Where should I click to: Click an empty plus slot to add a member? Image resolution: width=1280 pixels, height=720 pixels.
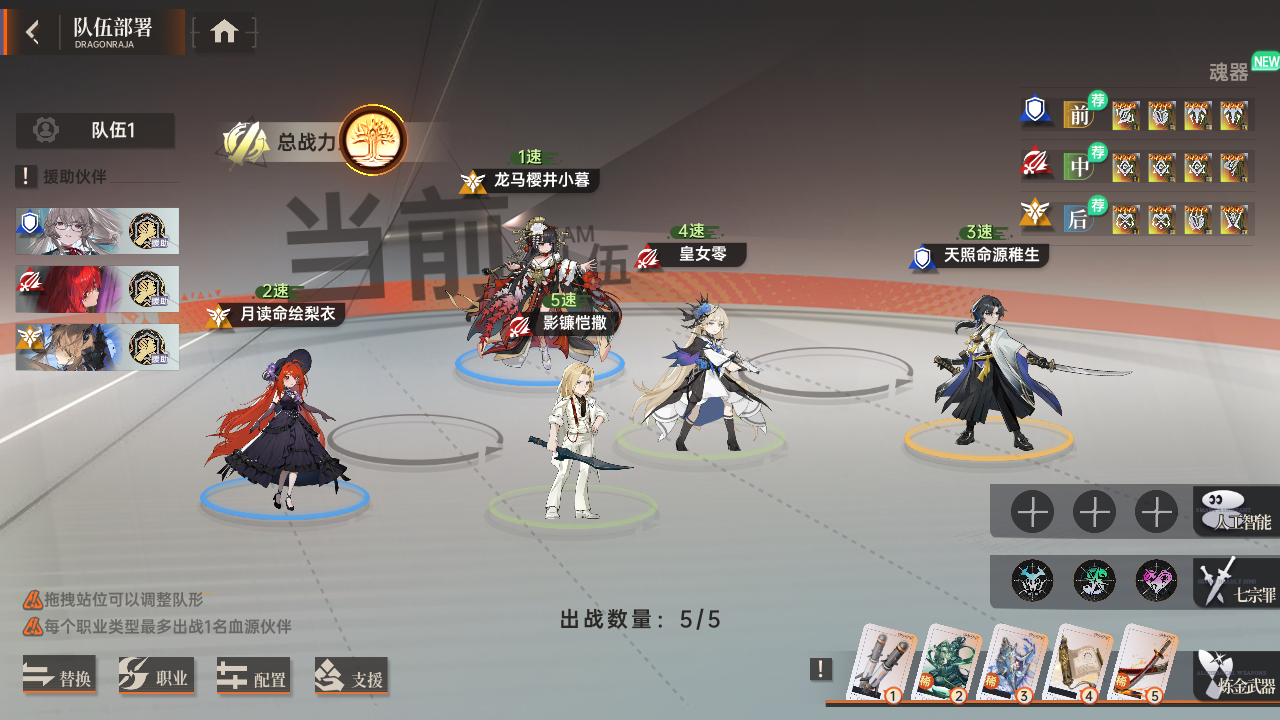pos(1032,511)
